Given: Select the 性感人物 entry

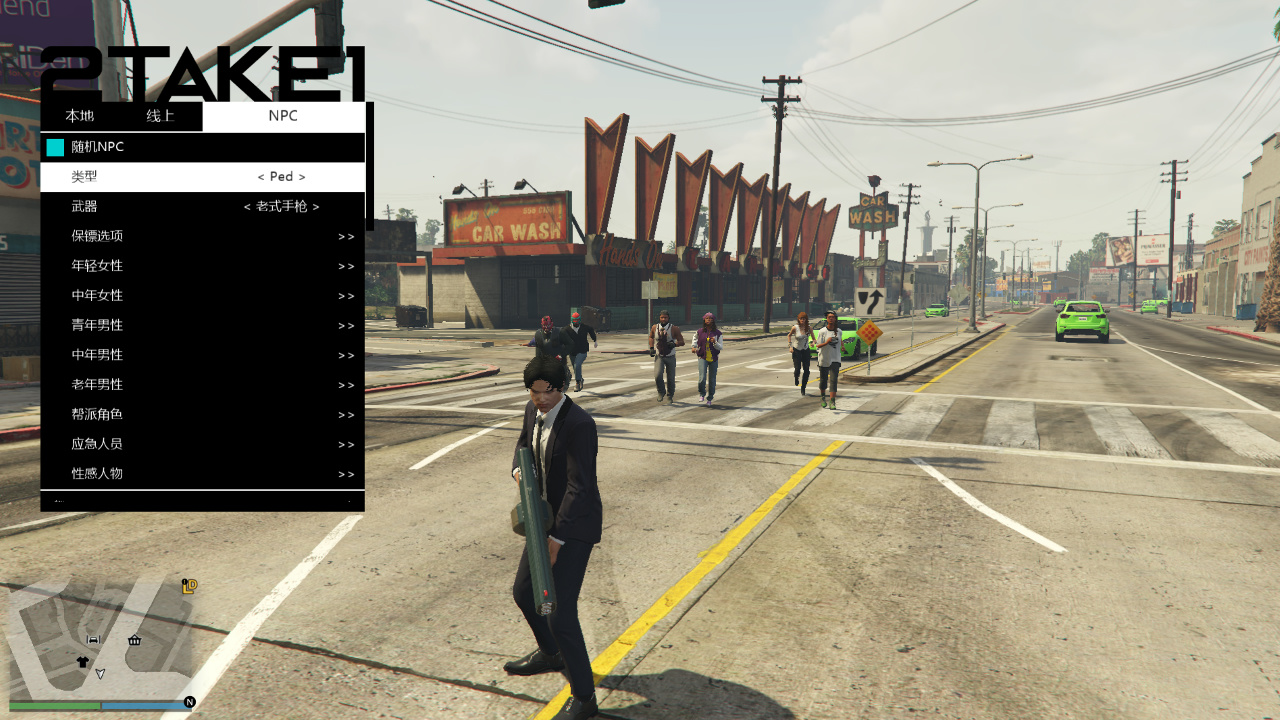Looking at the screenshot, I should click(202, 474).
